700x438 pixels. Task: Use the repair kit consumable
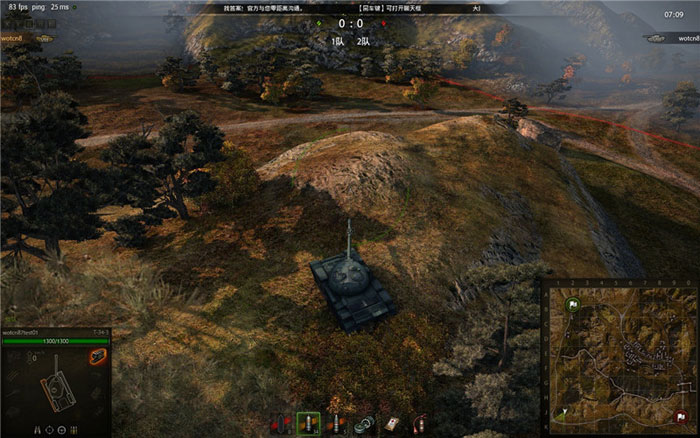364,425
